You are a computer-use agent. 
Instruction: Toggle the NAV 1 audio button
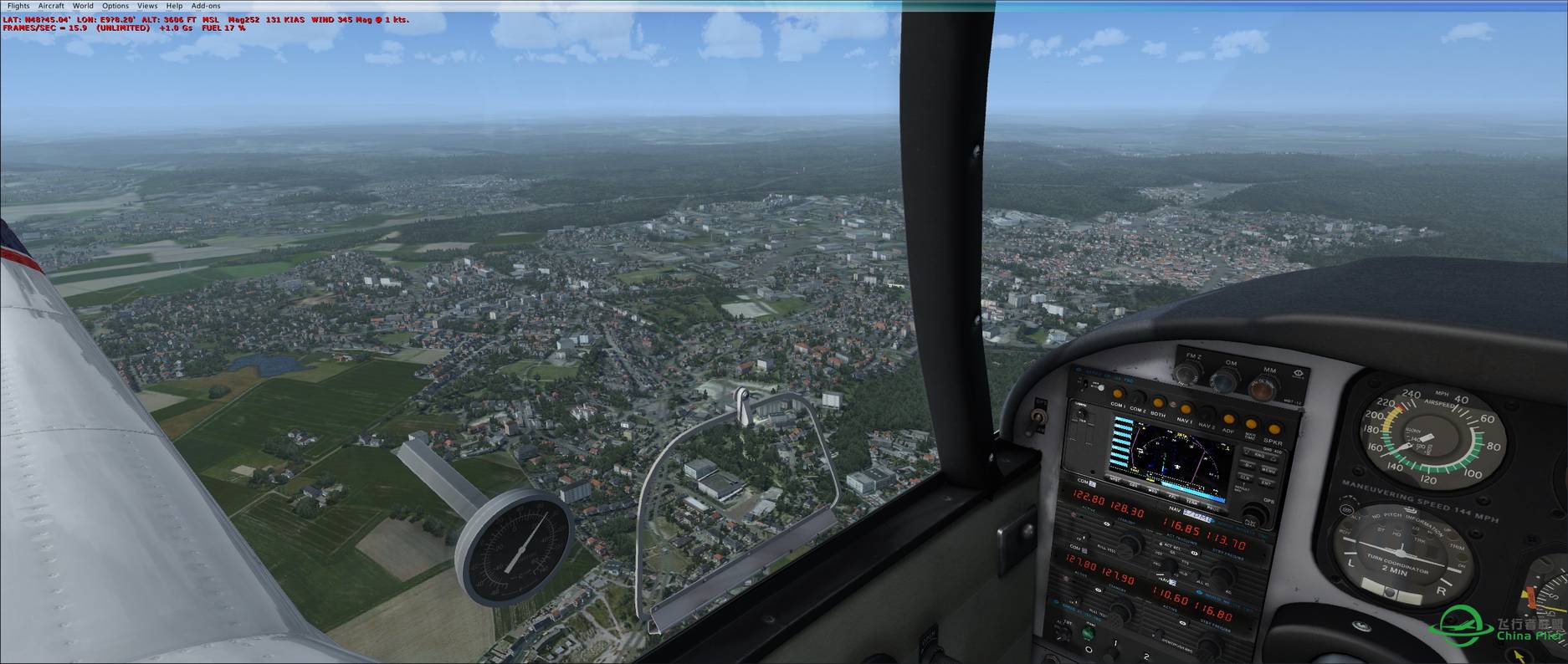tap(1185, 410)
